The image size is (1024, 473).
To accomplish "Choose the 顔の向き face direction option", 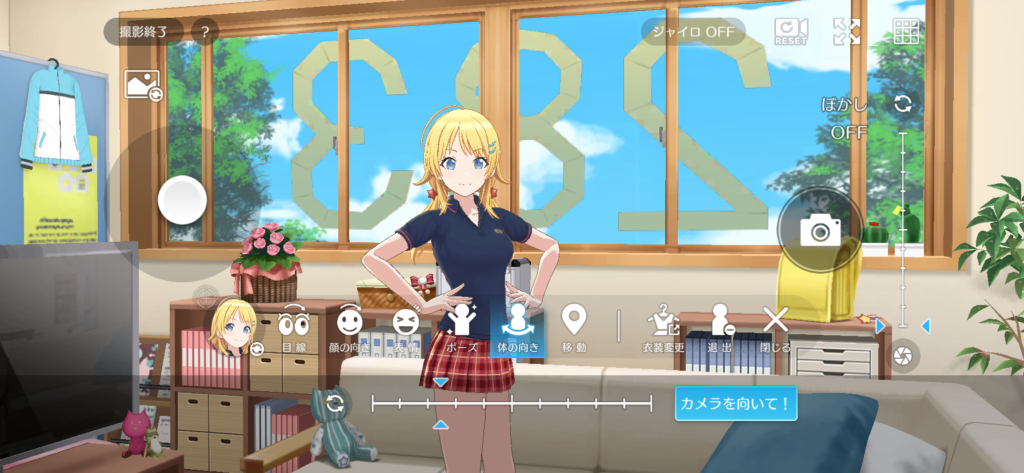I will click(348, 328).
